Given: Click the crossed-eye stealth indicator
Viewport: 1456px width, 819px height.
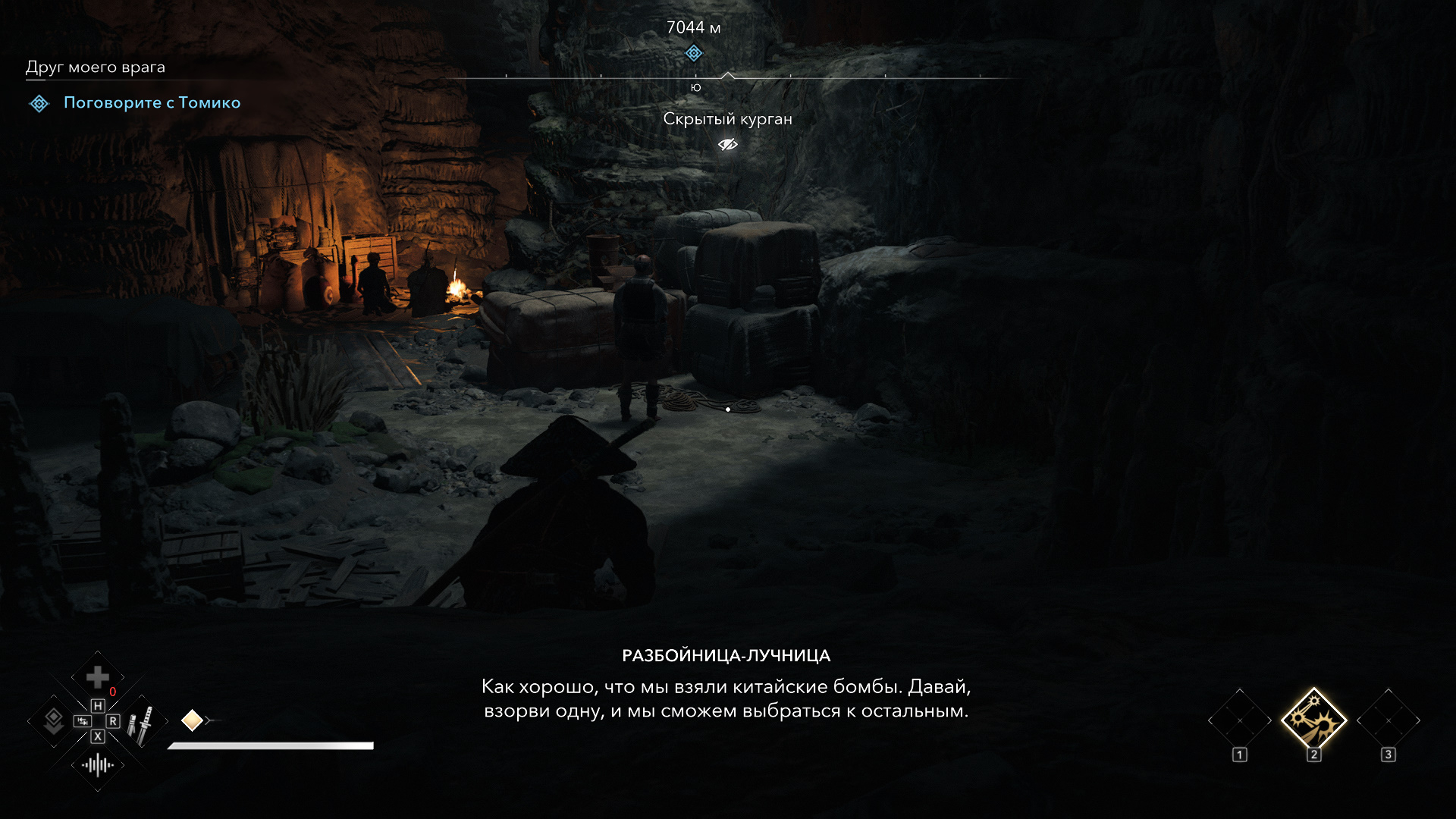Looking at the screenshot, I should pos(727,144).
